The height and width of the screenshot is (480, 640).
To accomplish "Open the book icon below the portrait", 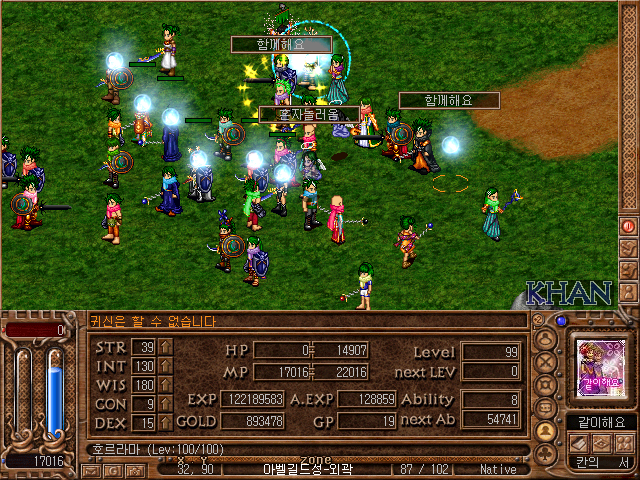I will point(579,443).
